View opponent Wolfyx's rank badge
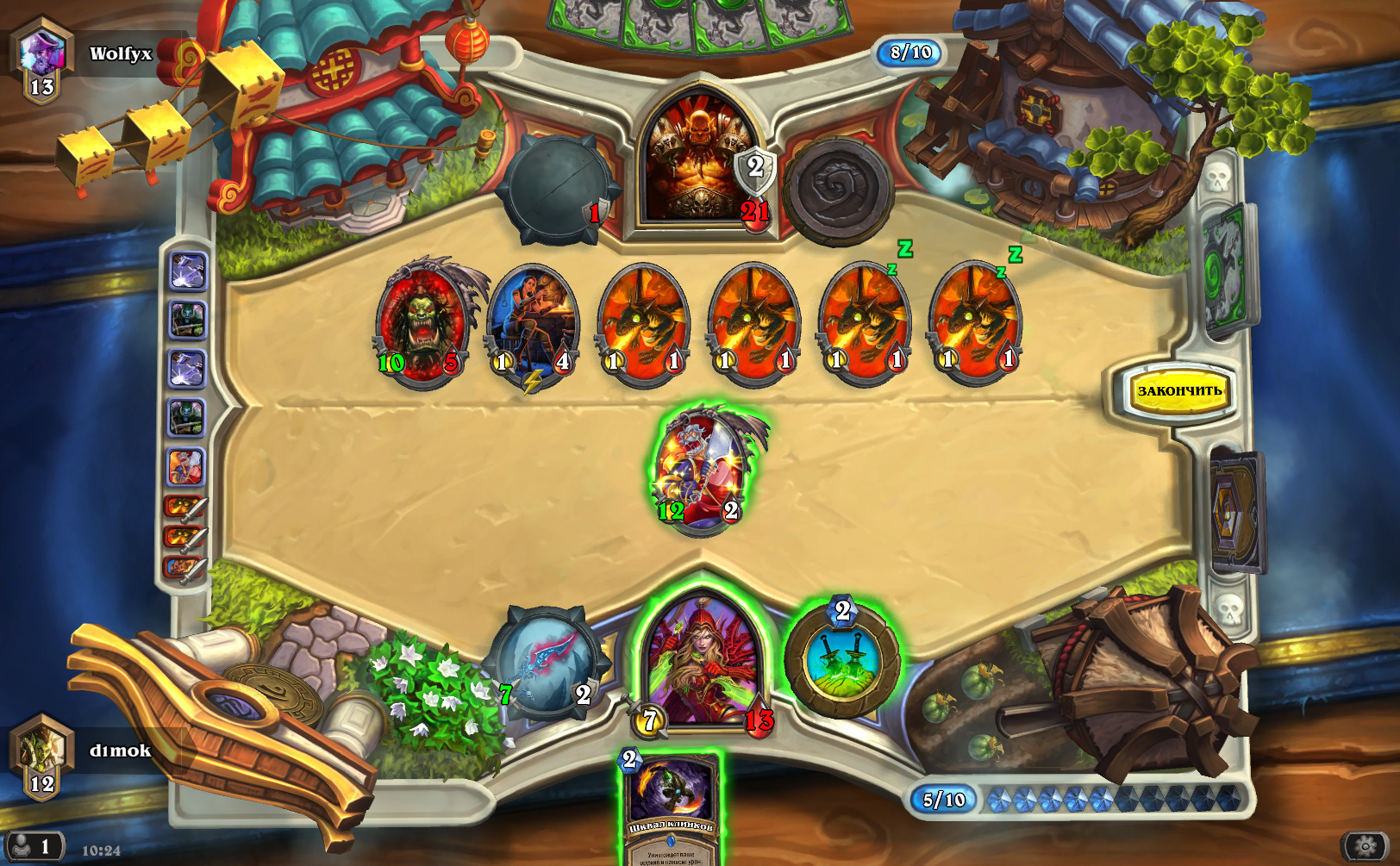1400x866 pixels. pos(41,62)
